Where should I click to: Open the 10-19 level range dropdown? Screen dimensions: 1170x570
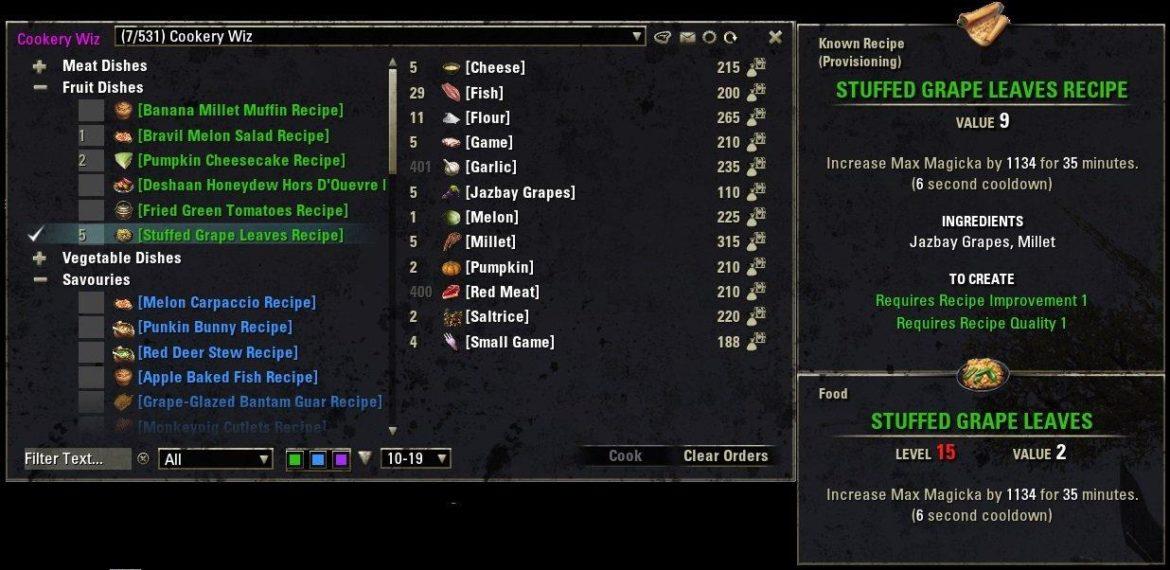click(415, 459)
